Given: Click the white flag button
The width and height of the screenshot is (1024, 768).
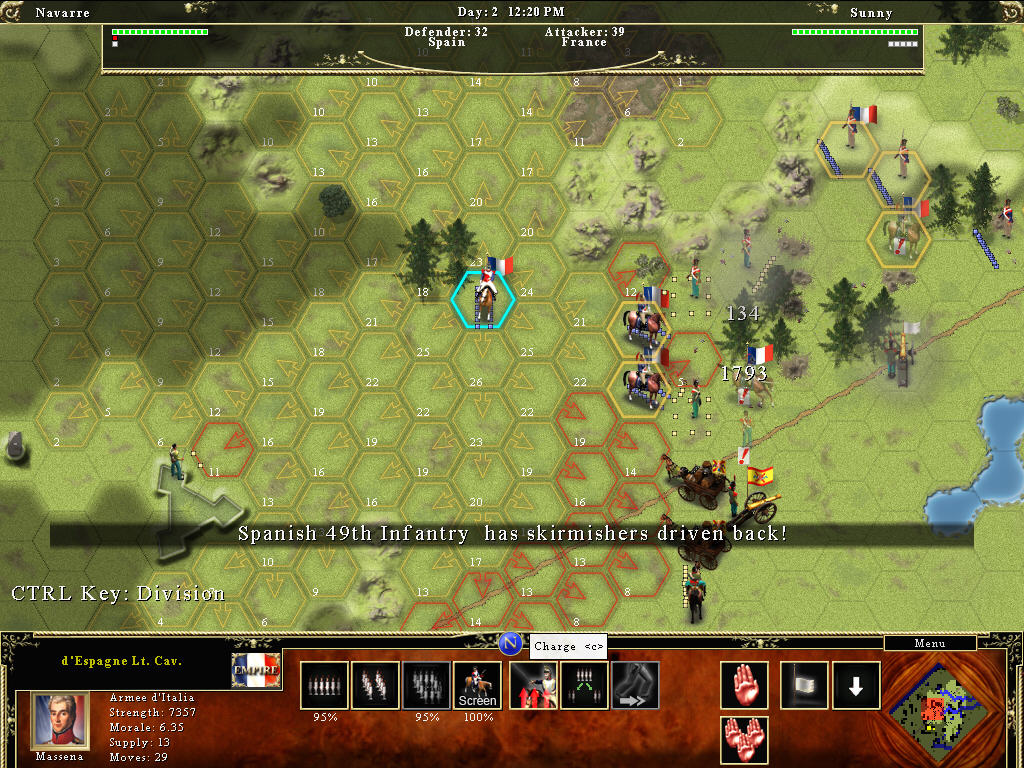Looking at the screenshot, I should [x=805, y=685].
